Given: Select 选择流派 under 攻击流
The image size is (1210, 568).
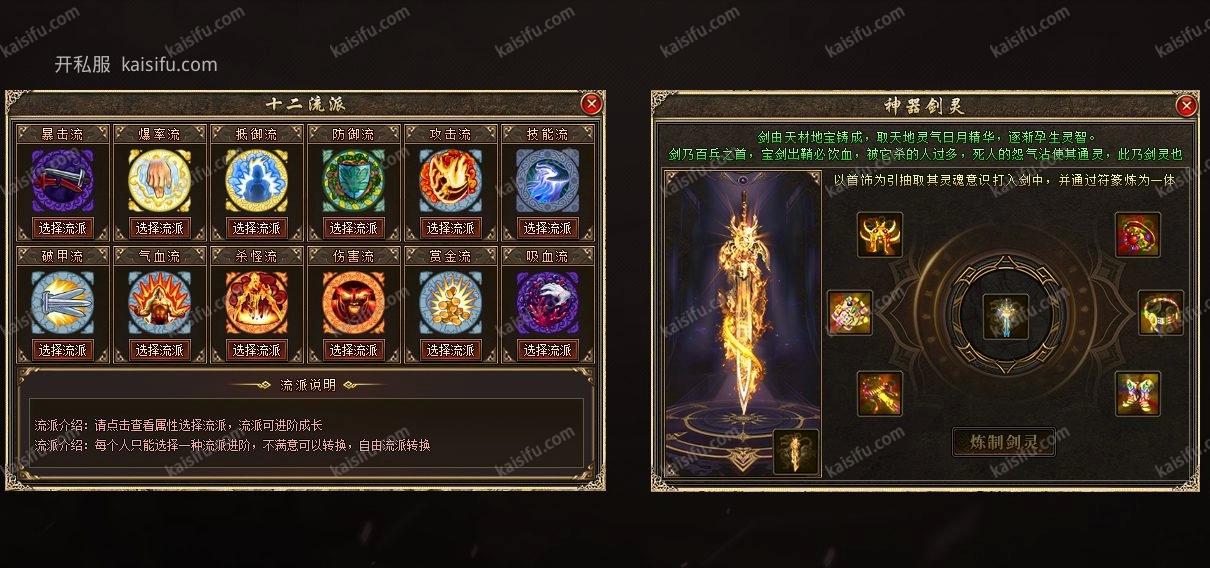Looking at the screenshot, I should (451, 228).
